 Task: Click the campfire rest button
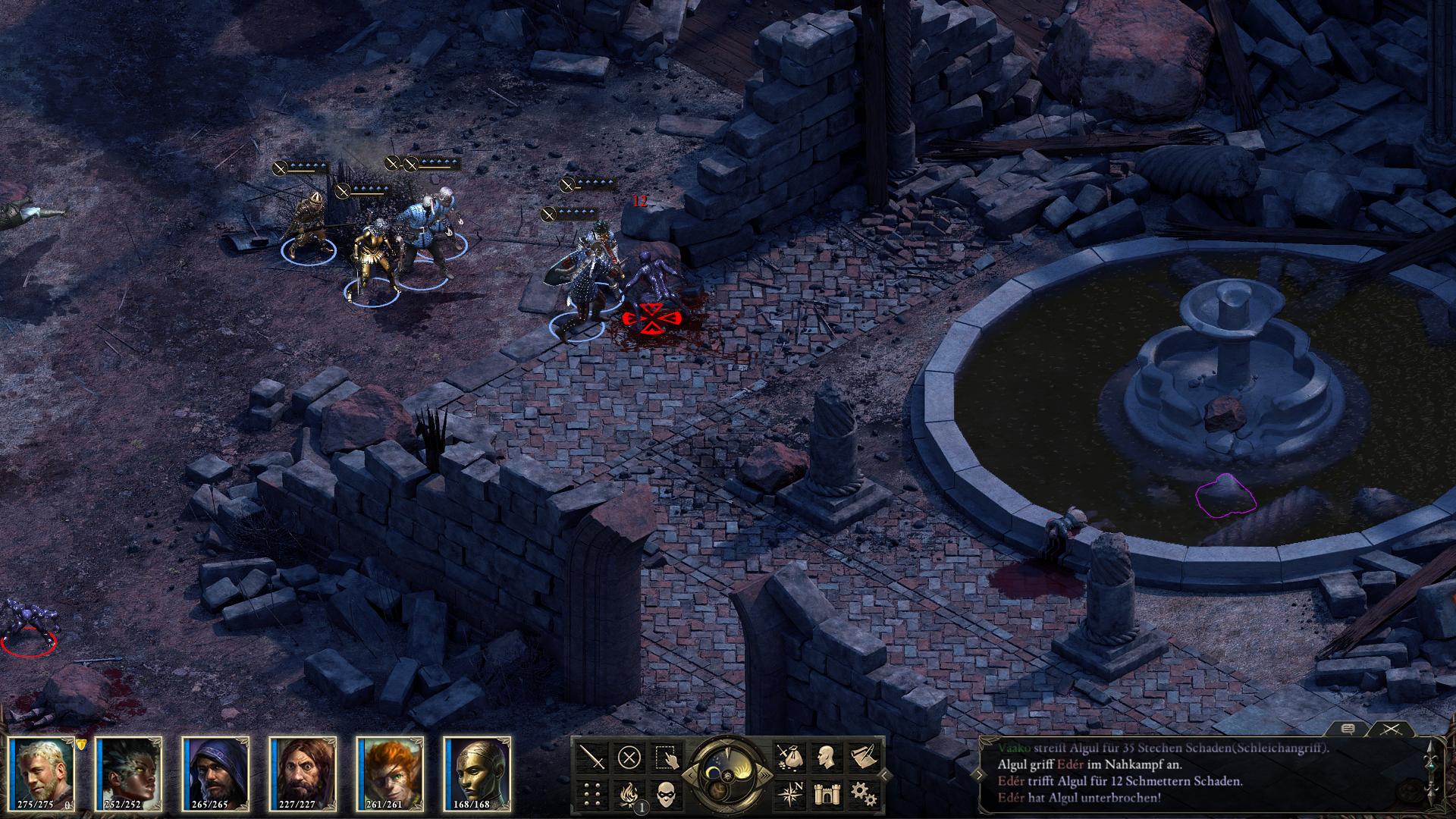(x=629, y=794)
